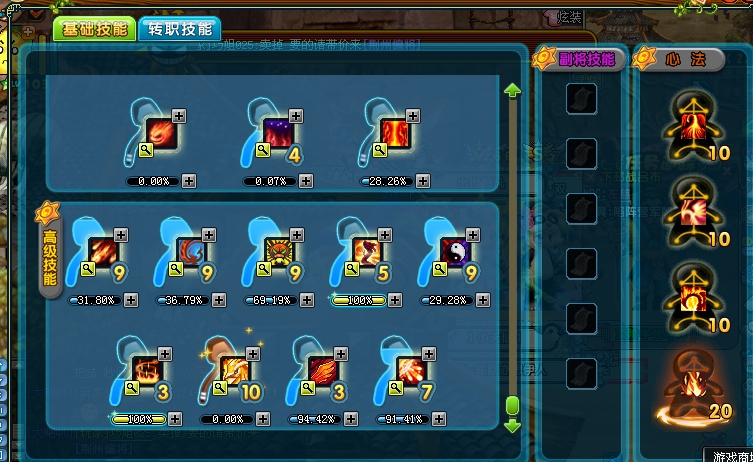Open the 转职技能 tab
Screen dimensions: 753x462
coord(179,29)
